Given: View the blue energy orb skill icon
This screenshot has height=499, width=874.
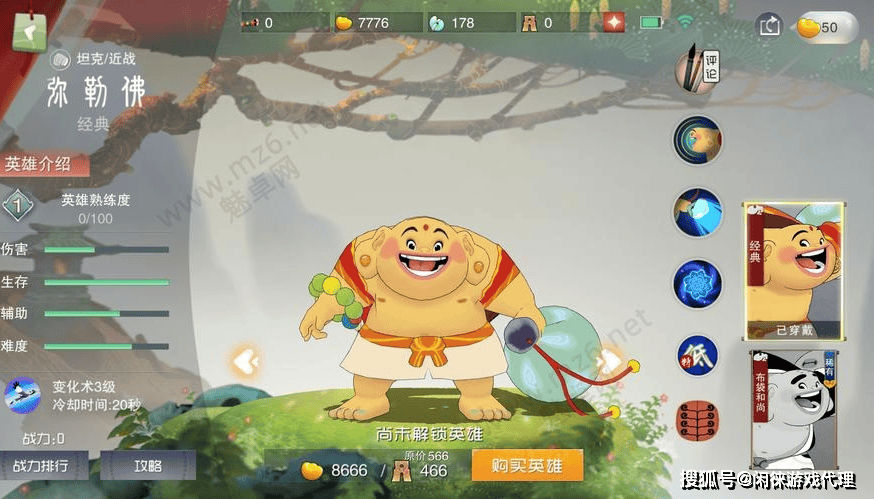Looking at the screenshot, I should [697, 212].
